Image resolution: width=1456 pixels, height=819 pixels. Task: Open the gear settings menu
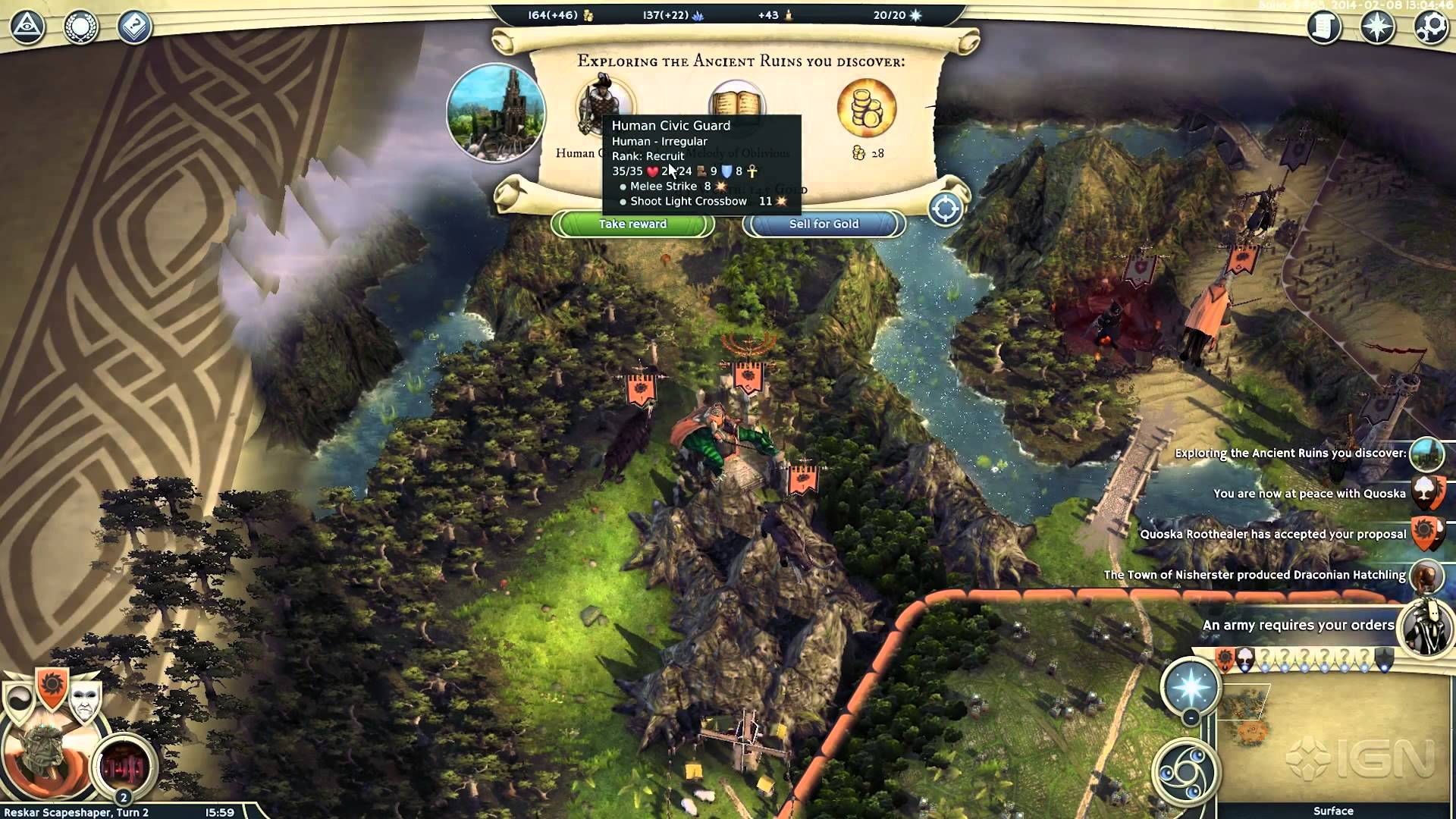tap(1431, 27)
